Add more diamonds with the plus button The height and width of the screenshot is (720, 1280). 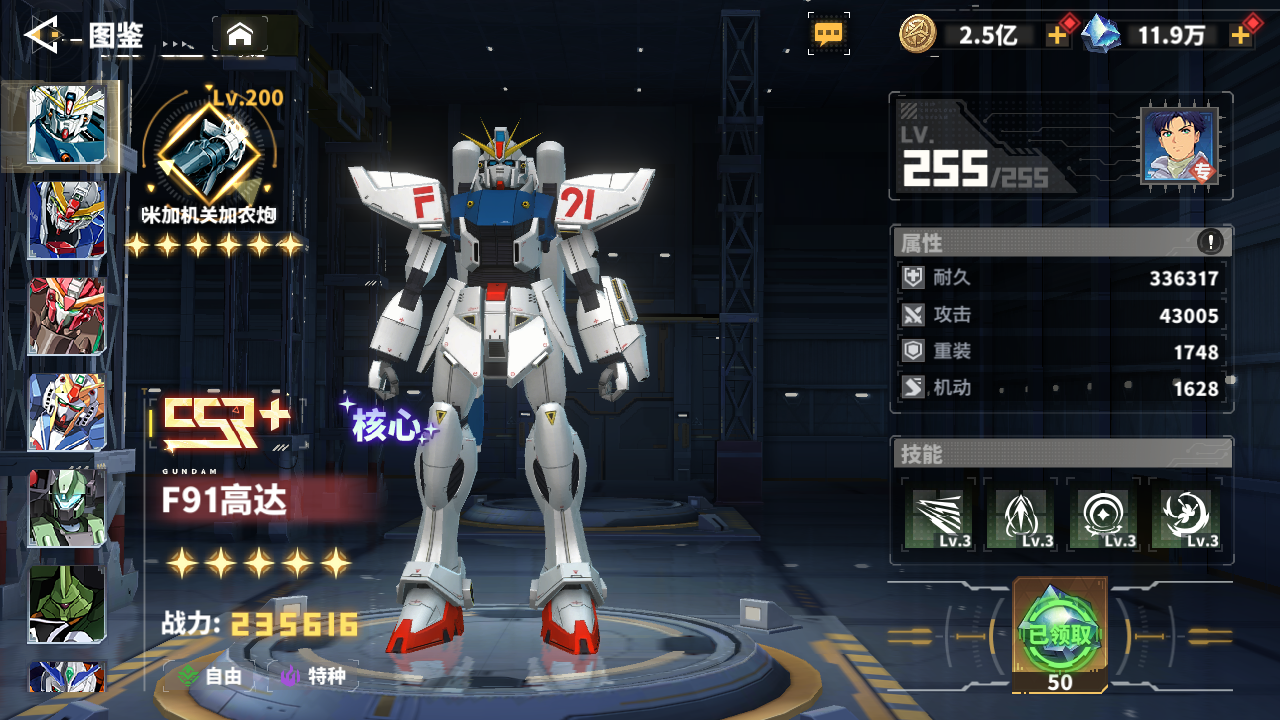click(1241, 35)
